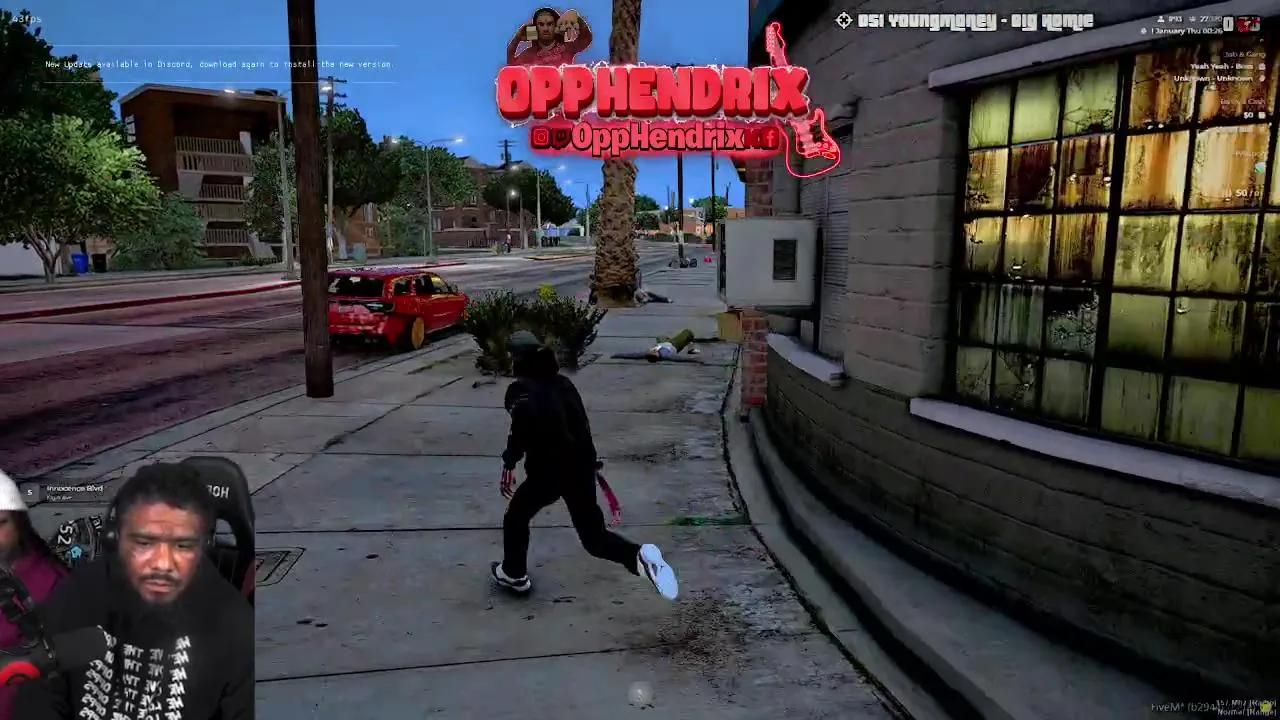
Task: Click the Normal [Range] voice mode label
Action: point(1245,712)
